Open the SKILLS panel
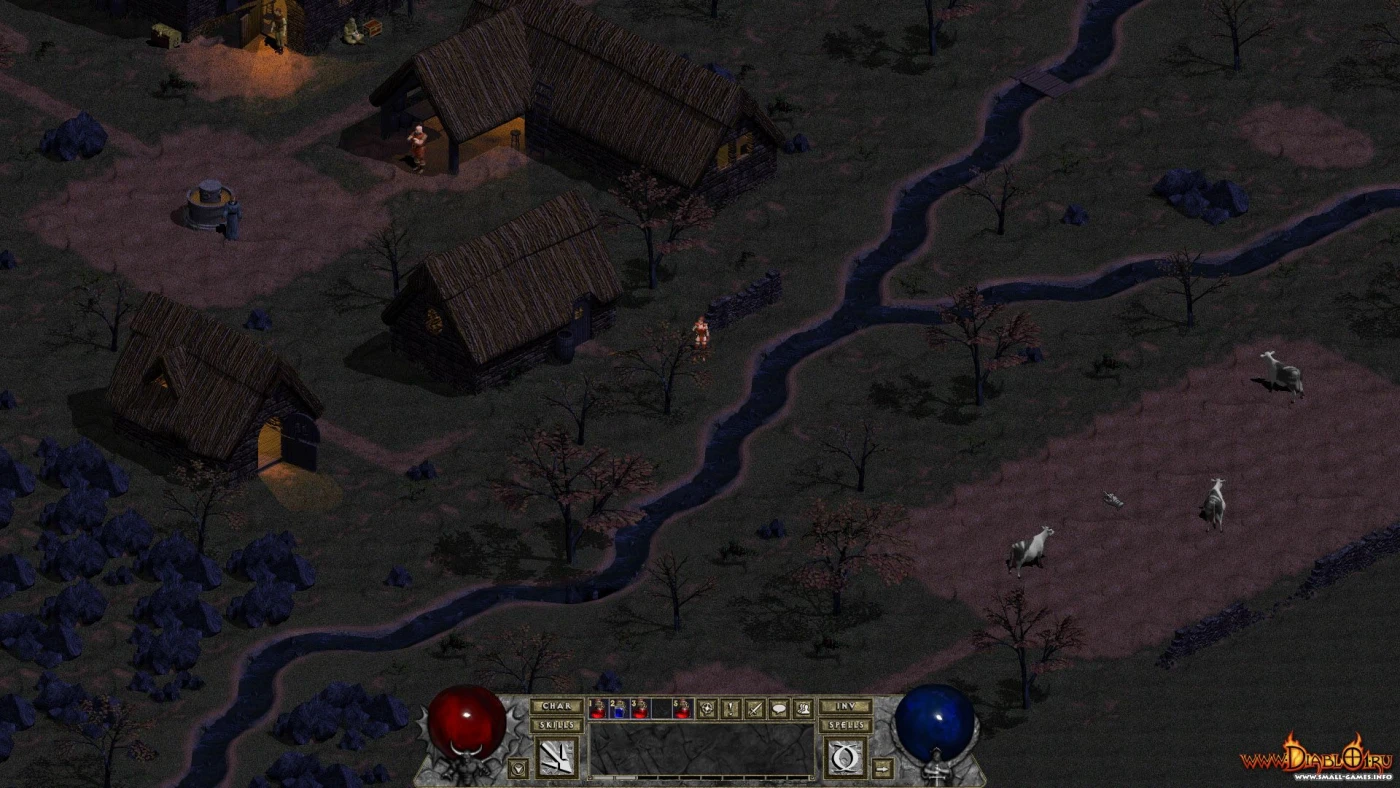 556,725
